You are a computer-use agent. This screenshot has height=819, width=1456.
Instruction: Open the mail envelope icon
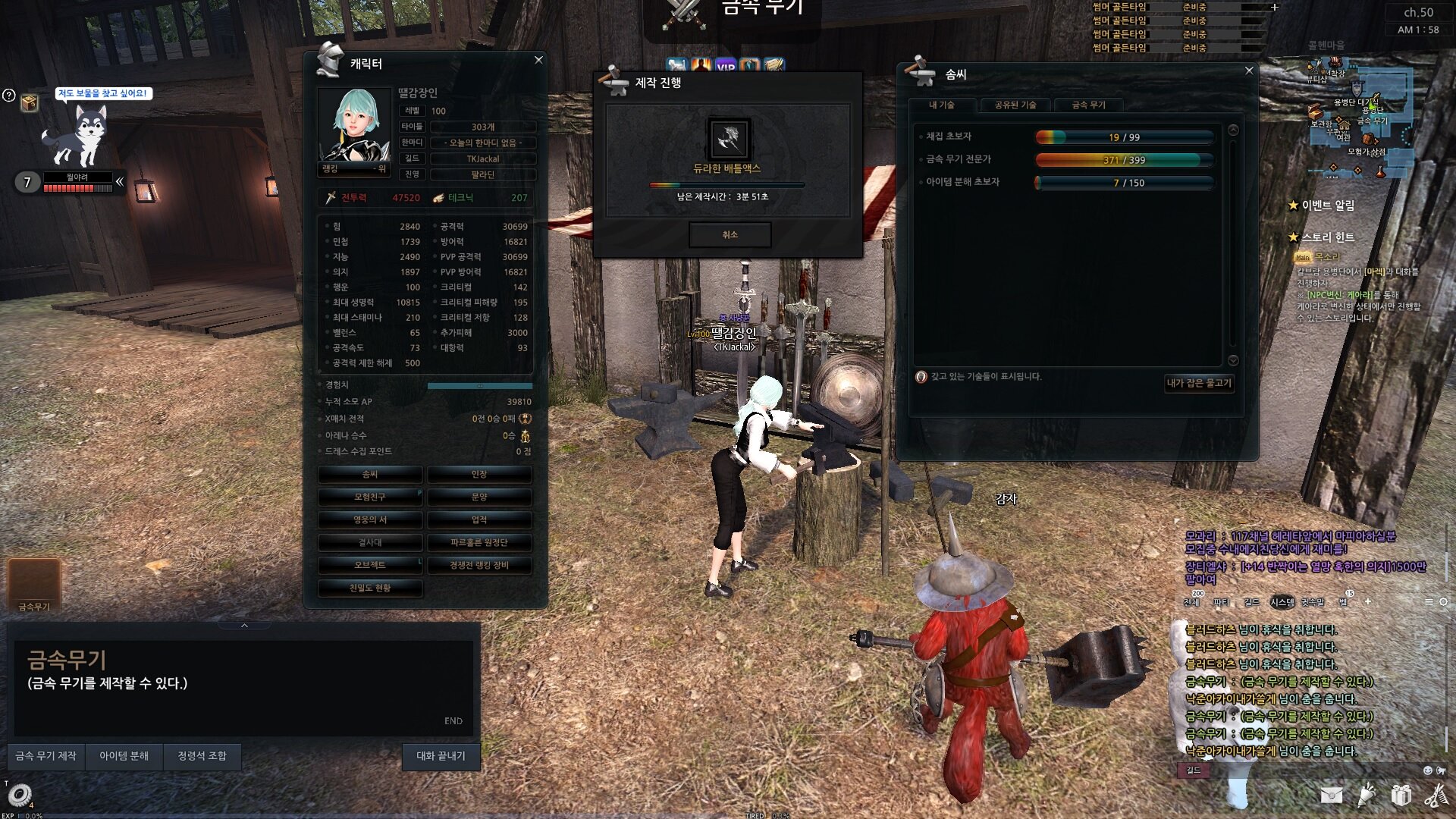(1331, 795)
